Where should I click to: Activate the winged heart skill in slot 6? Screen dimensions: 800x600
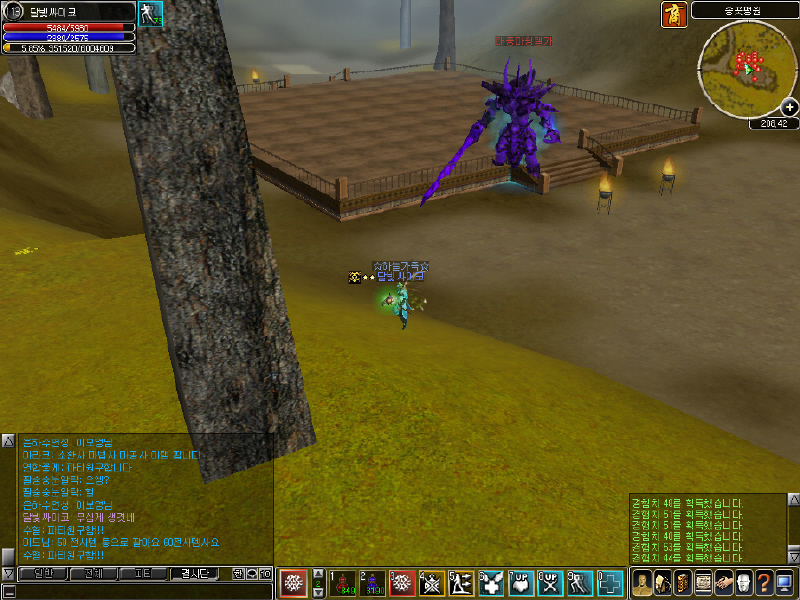click(491, 582)
